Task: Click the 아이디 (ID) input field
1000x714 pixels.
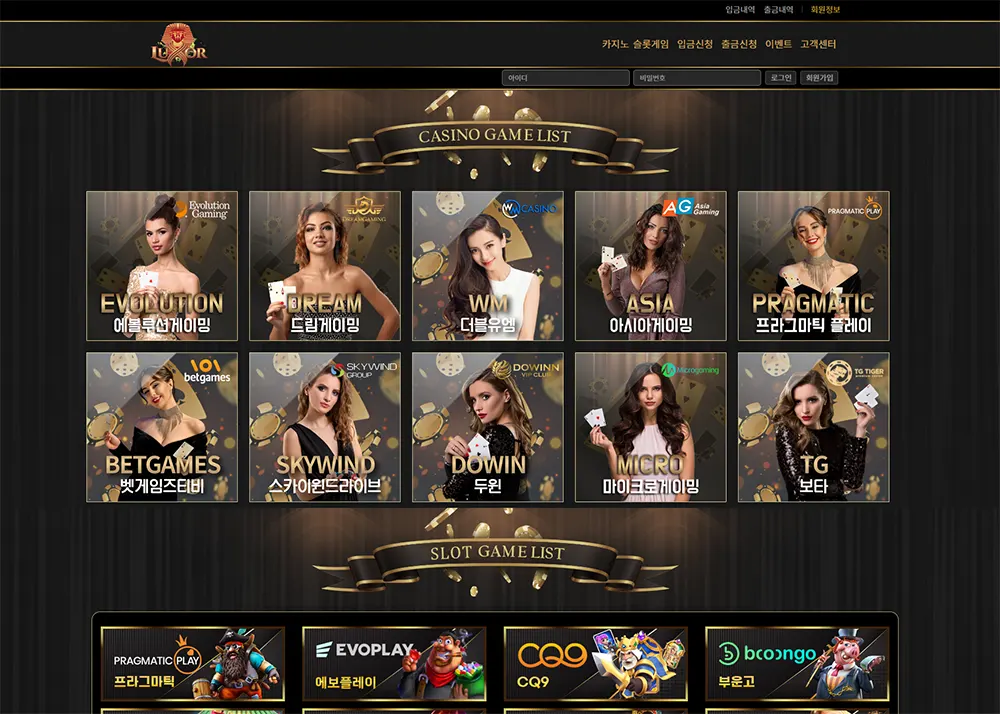Action: (566, 78)
